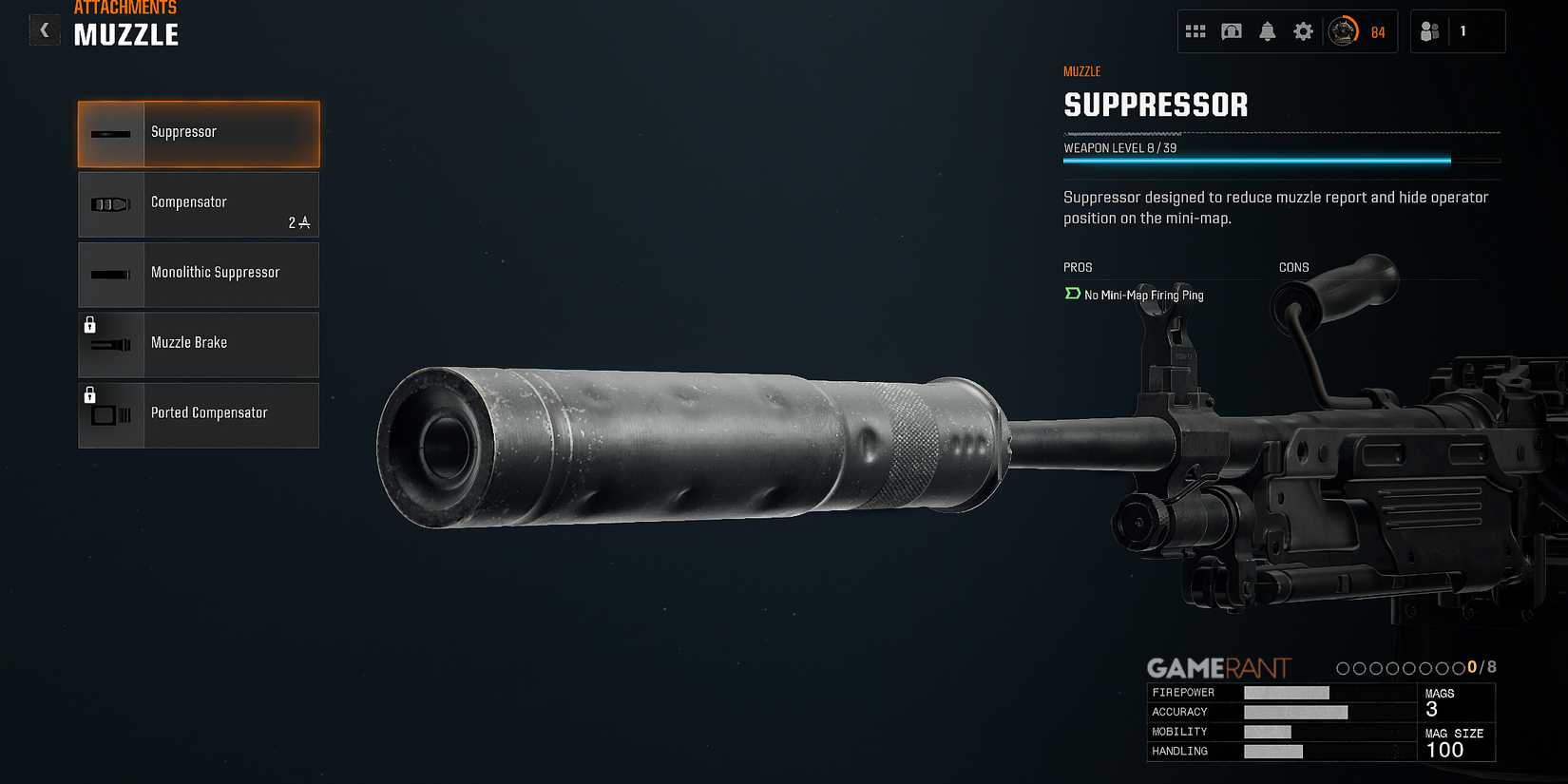Collapse the Attachments panel with back chevron
1568x784 pixels.
click(x=44, y=29)
